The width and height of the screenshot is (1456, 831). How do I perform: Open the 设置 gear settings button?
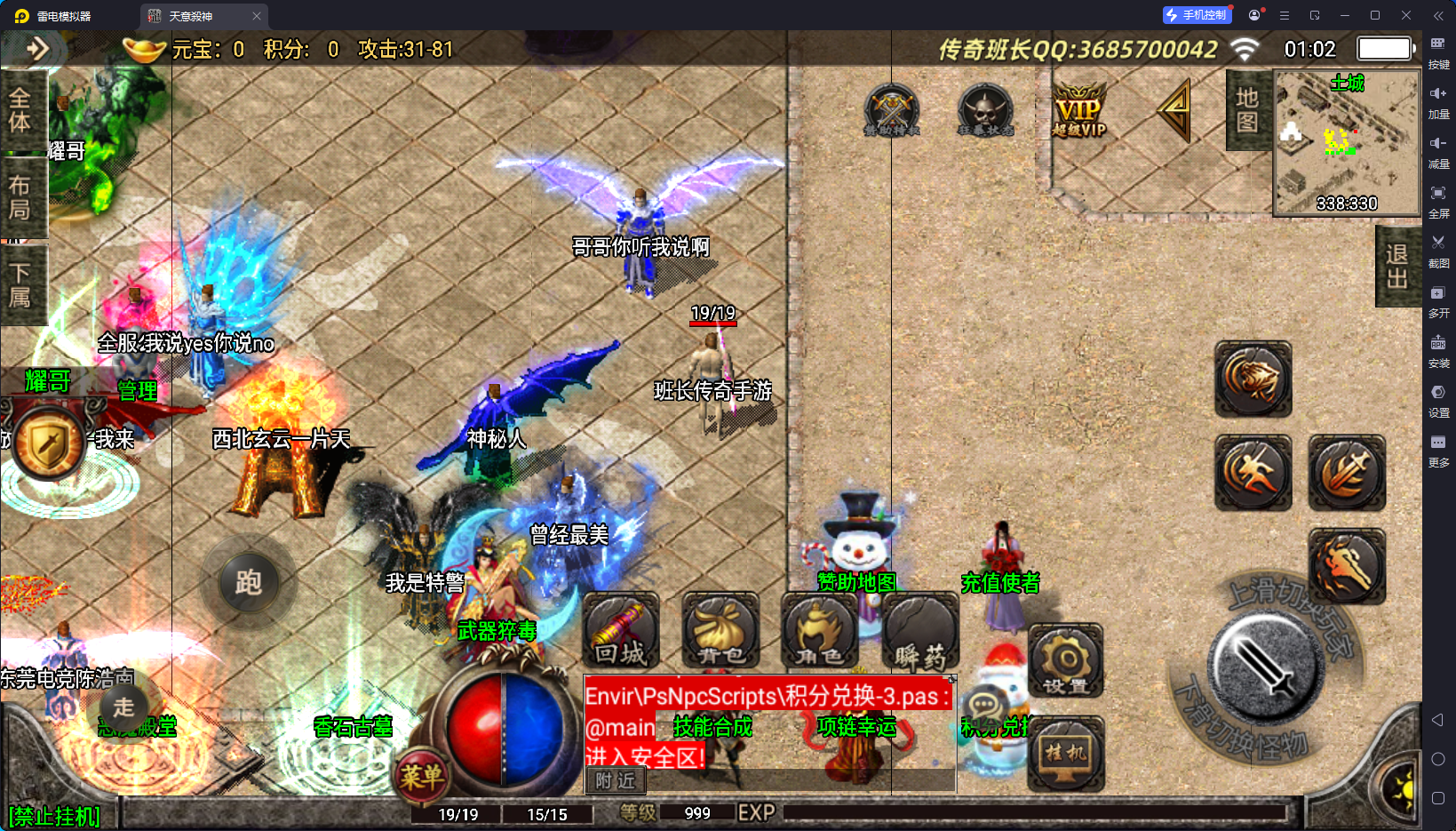[1066, 661]
